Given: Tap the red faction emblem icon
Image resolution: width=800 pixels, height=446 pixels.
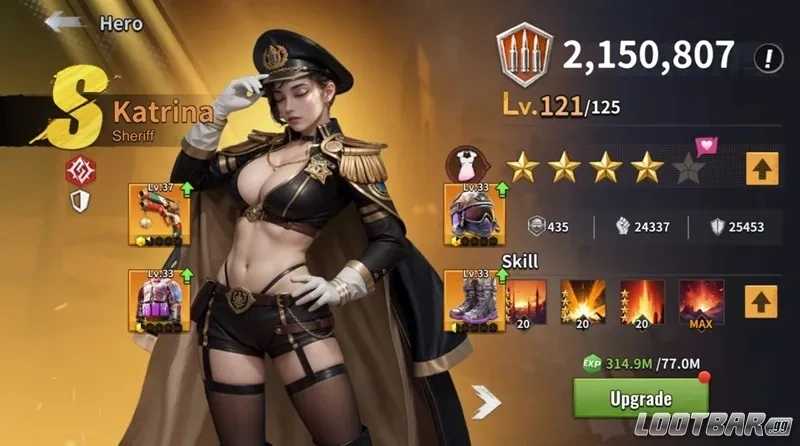Looking at the screenshot, I should click(x=79, y=171).
